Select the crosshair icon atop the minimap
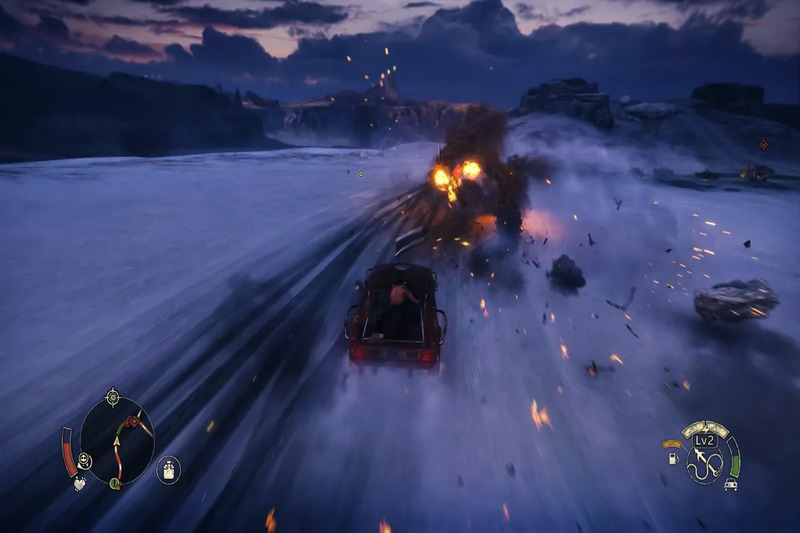This screenshot has height=533, width=800. [x=112, y=397]
